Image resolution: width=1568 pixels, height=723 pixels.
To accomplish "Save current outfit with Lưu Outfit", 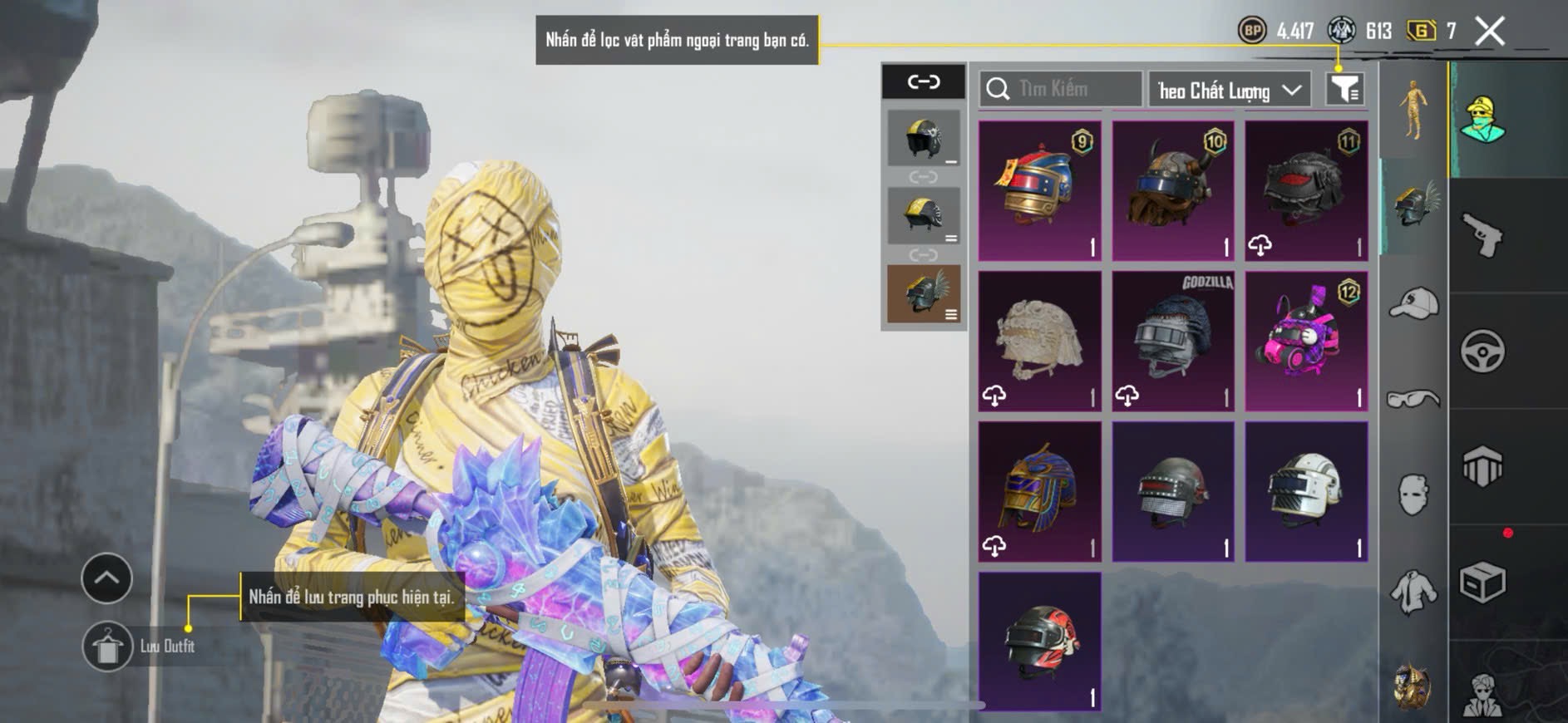I will pyautogui.click(x=108, y=646).
